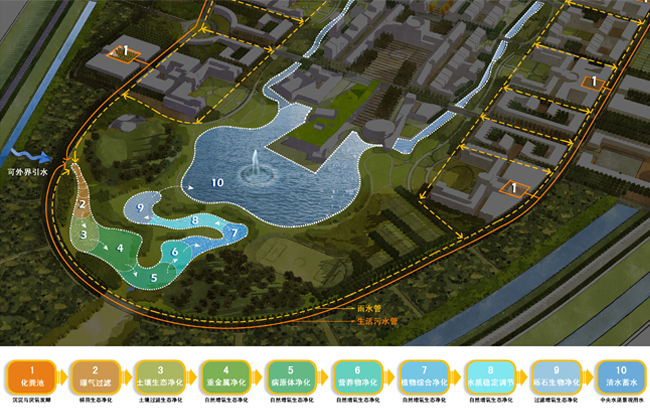The image size is (650, 410).
Task: Select legend step 8 水质稳定调节
Action: (489, 376)
